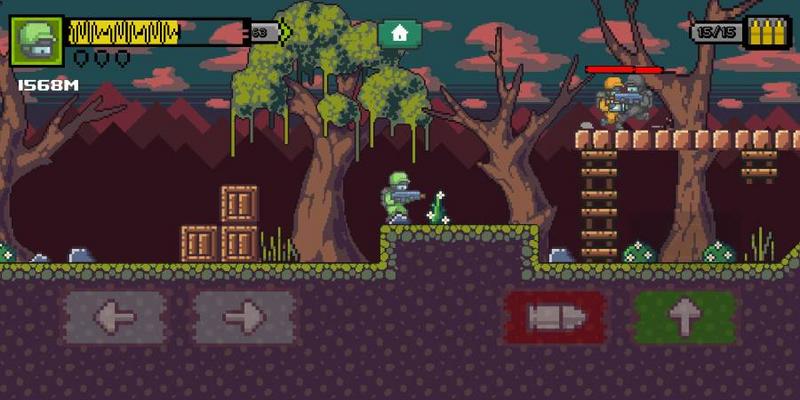This screenshot has height=400, width=800.
Task: Open the home menu button
Action: (x=400, y=33)
